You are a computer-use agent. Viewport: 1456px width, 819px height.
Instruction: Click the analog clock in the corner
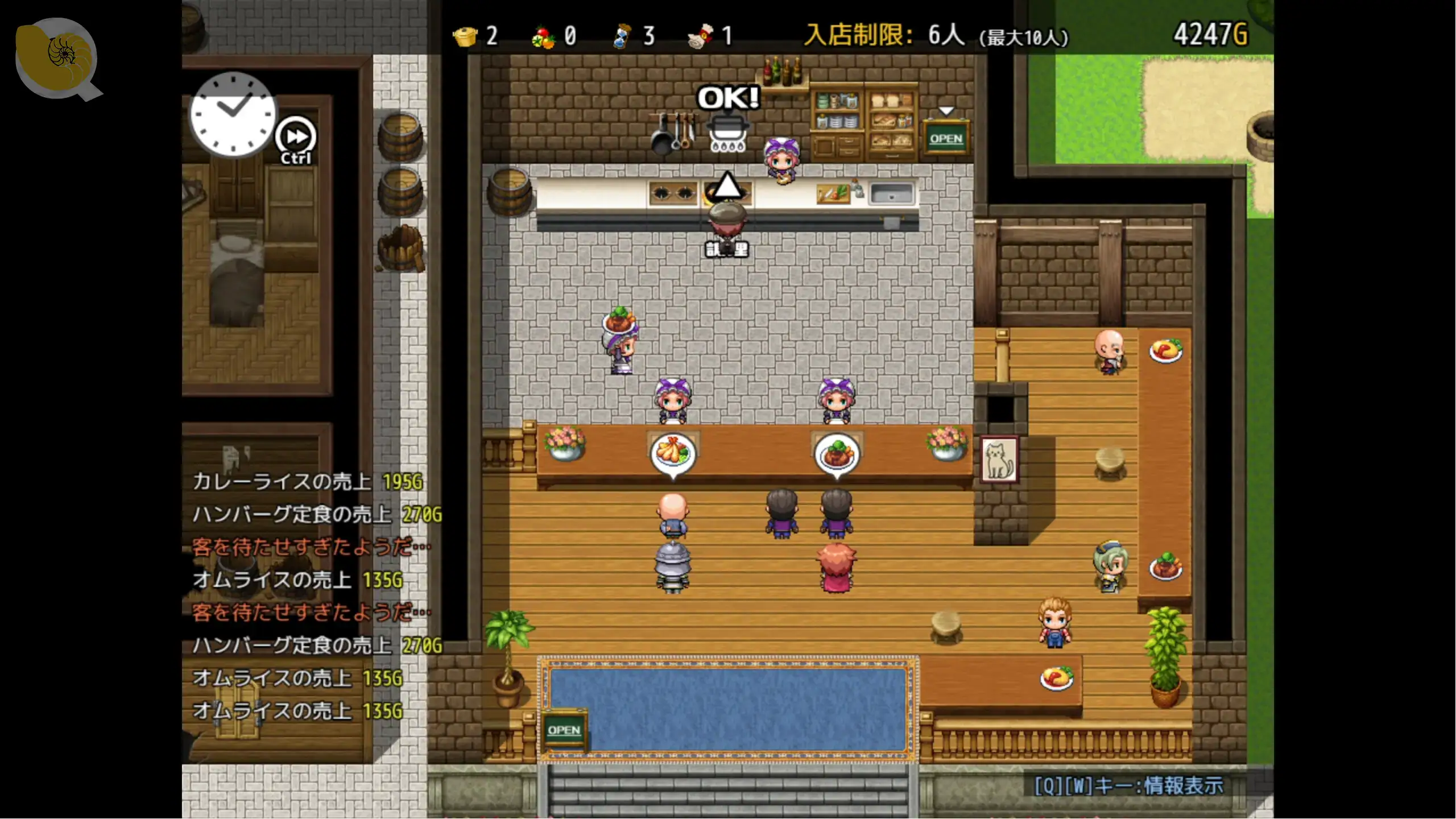[x=233, y=114]
